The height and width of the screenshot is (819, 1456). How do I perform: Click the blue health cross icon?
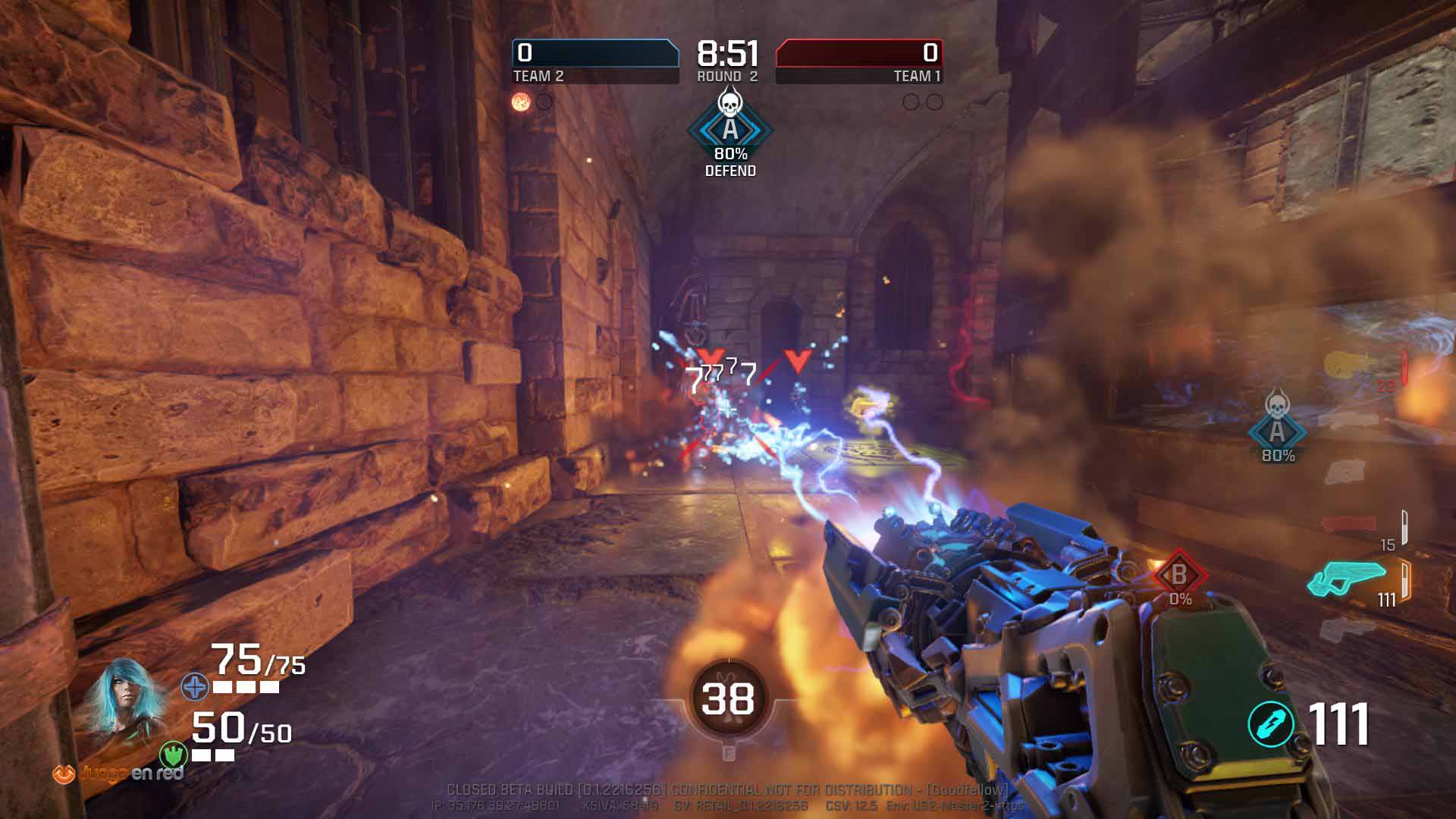coord(195,688)
